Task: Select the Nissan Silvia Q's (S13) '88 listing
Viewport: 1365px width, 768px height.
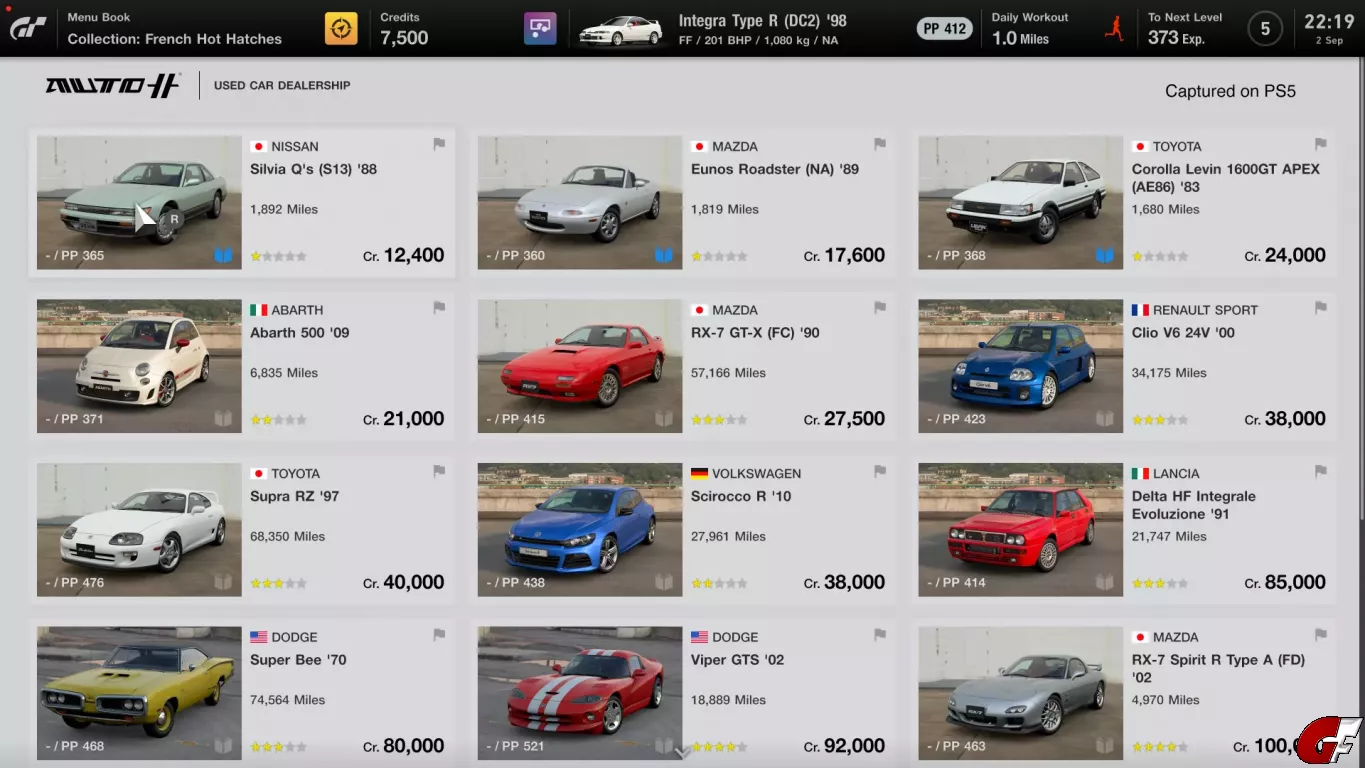Action: [241, 203]
